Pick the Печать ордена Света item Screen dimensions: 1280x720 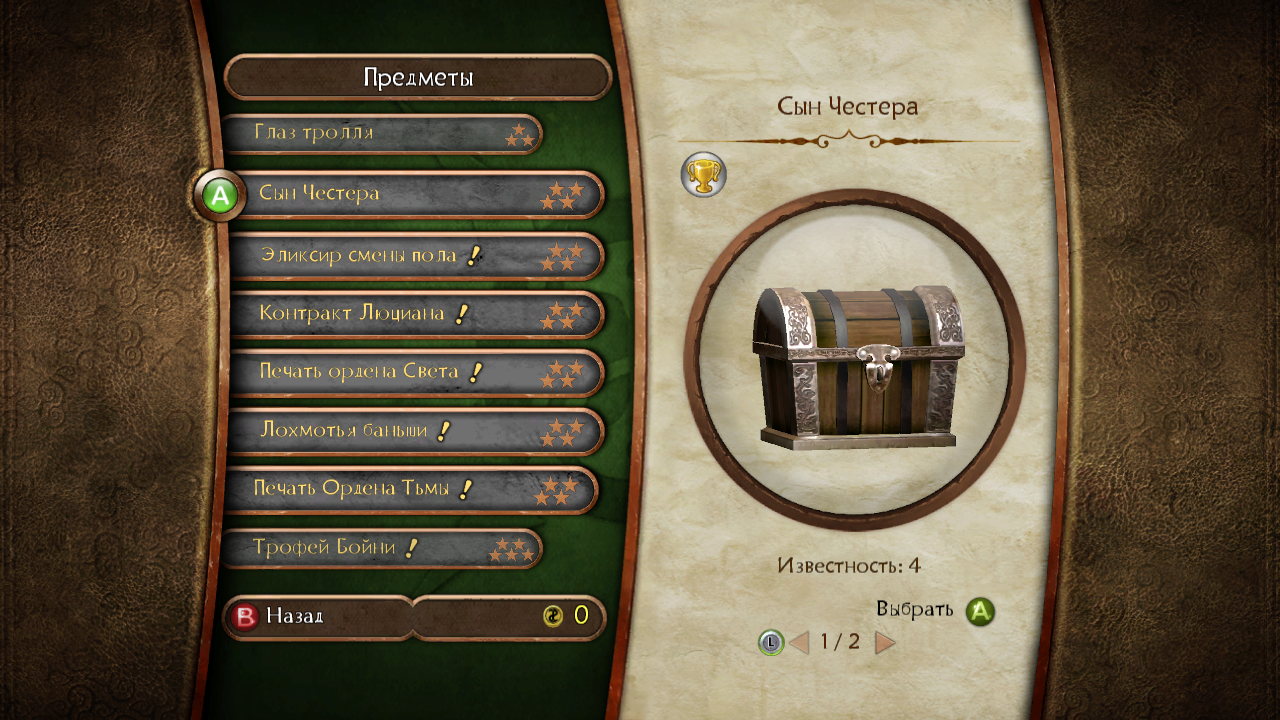click(415, 373)
